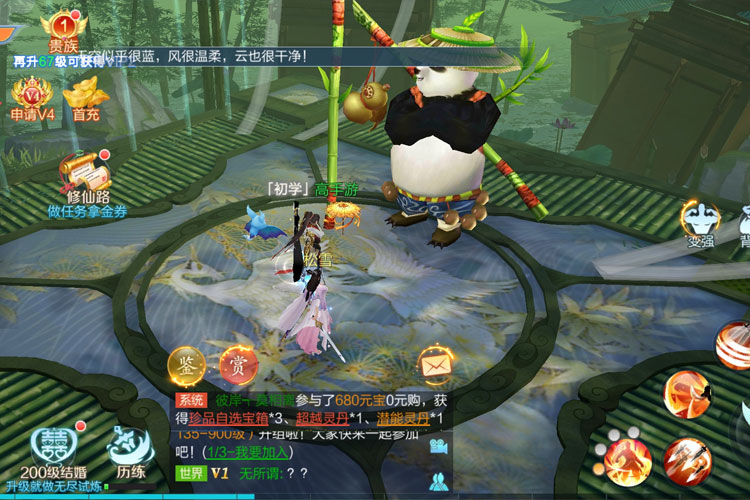Open the mail envelope icon
This screenshot has height=500, width=750.
[435, 366]
